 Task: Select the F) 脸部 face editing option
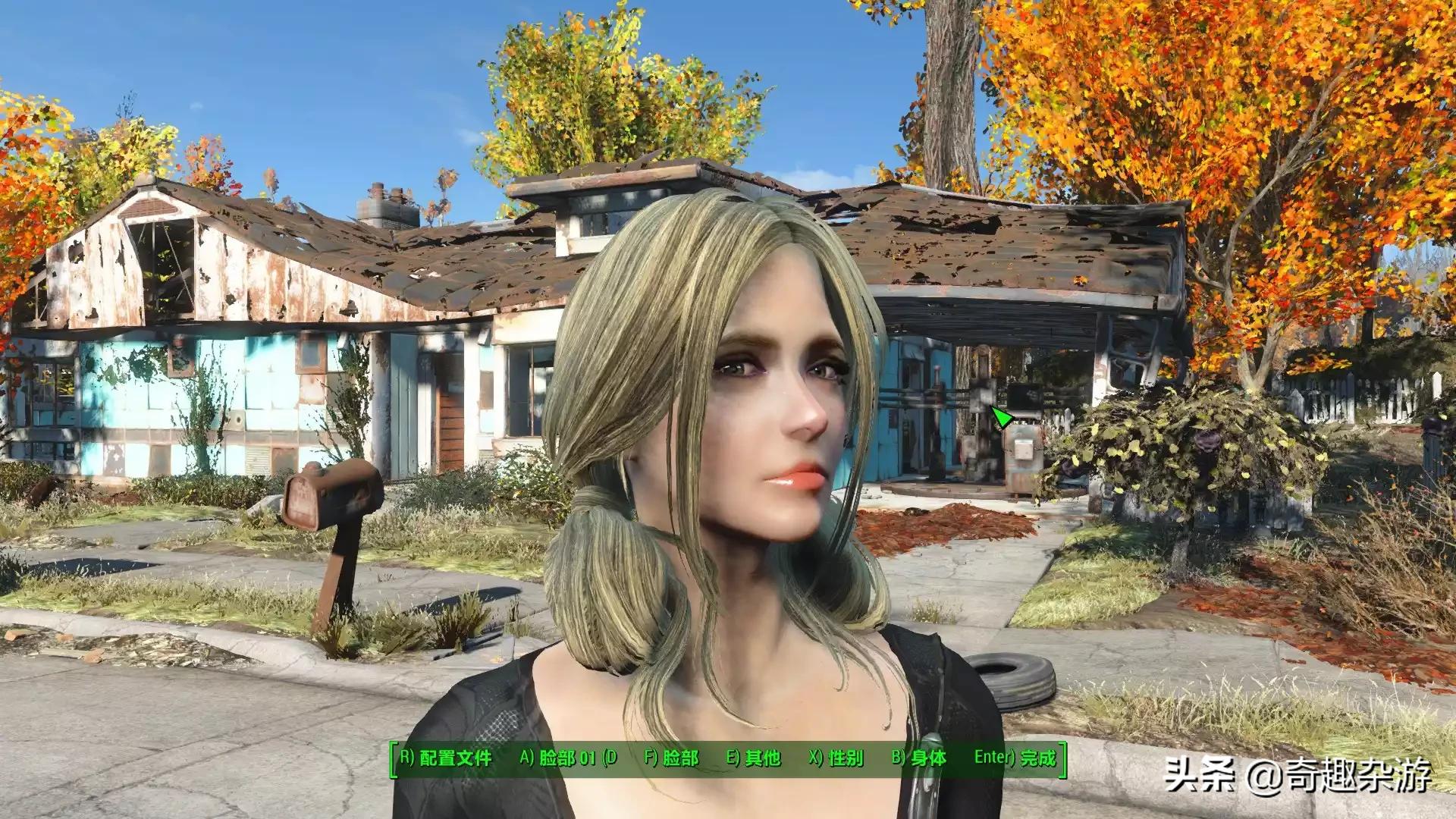(671, 758)
